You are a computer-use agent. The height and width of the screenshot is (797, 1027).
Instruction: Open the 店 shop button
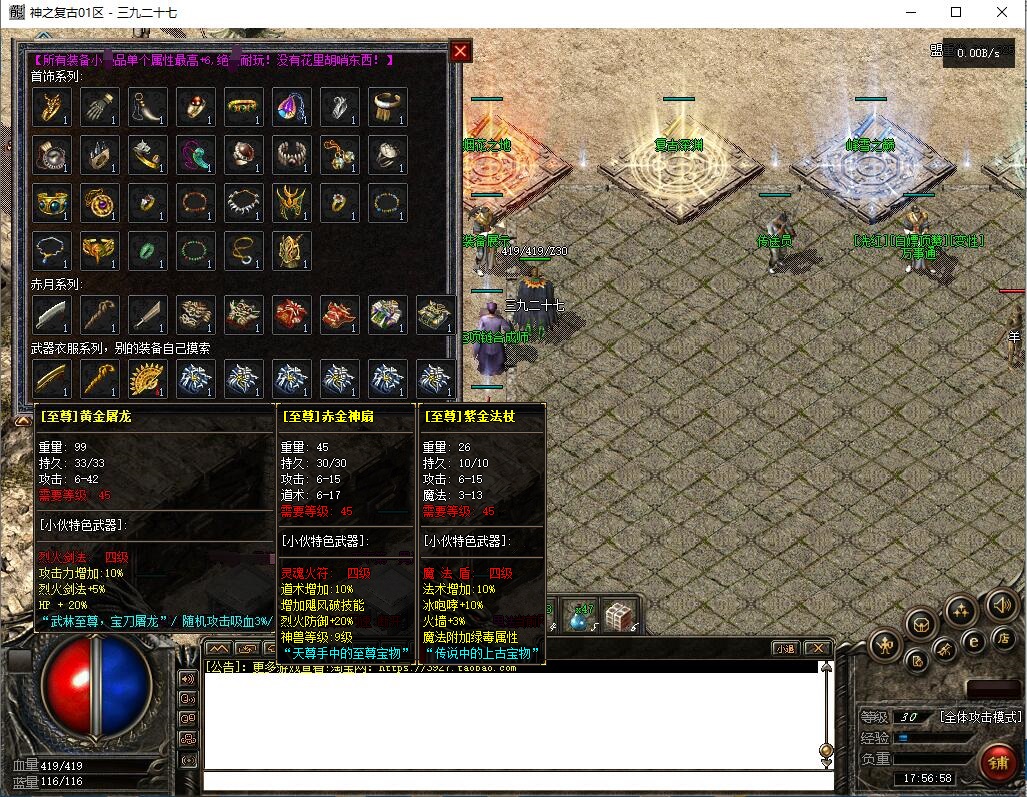1002,637
